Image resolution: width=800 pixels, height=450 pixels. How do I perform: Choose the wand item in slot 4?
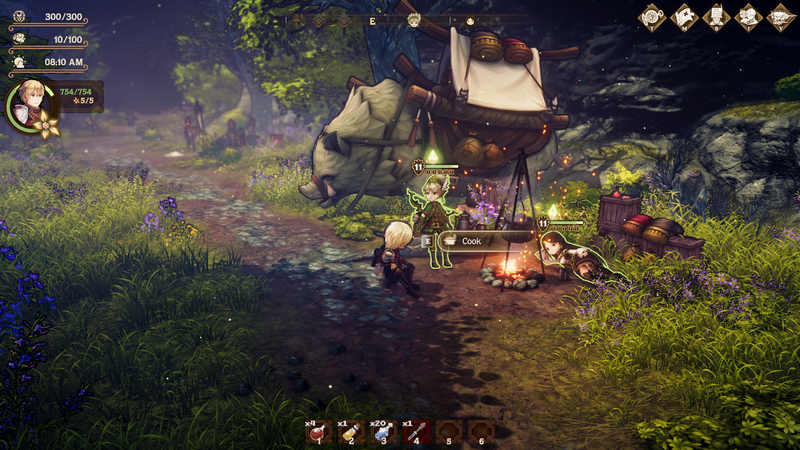pos(416,432)
